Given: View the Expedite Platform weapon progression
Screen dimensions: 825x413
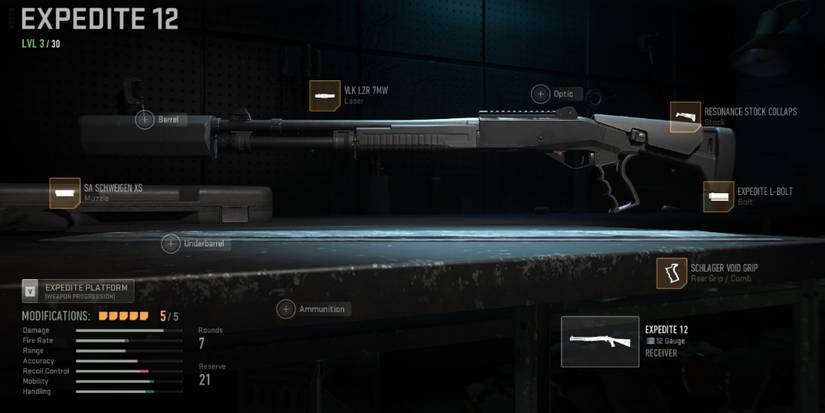Looking at the screenshot, I should (78, 291).
